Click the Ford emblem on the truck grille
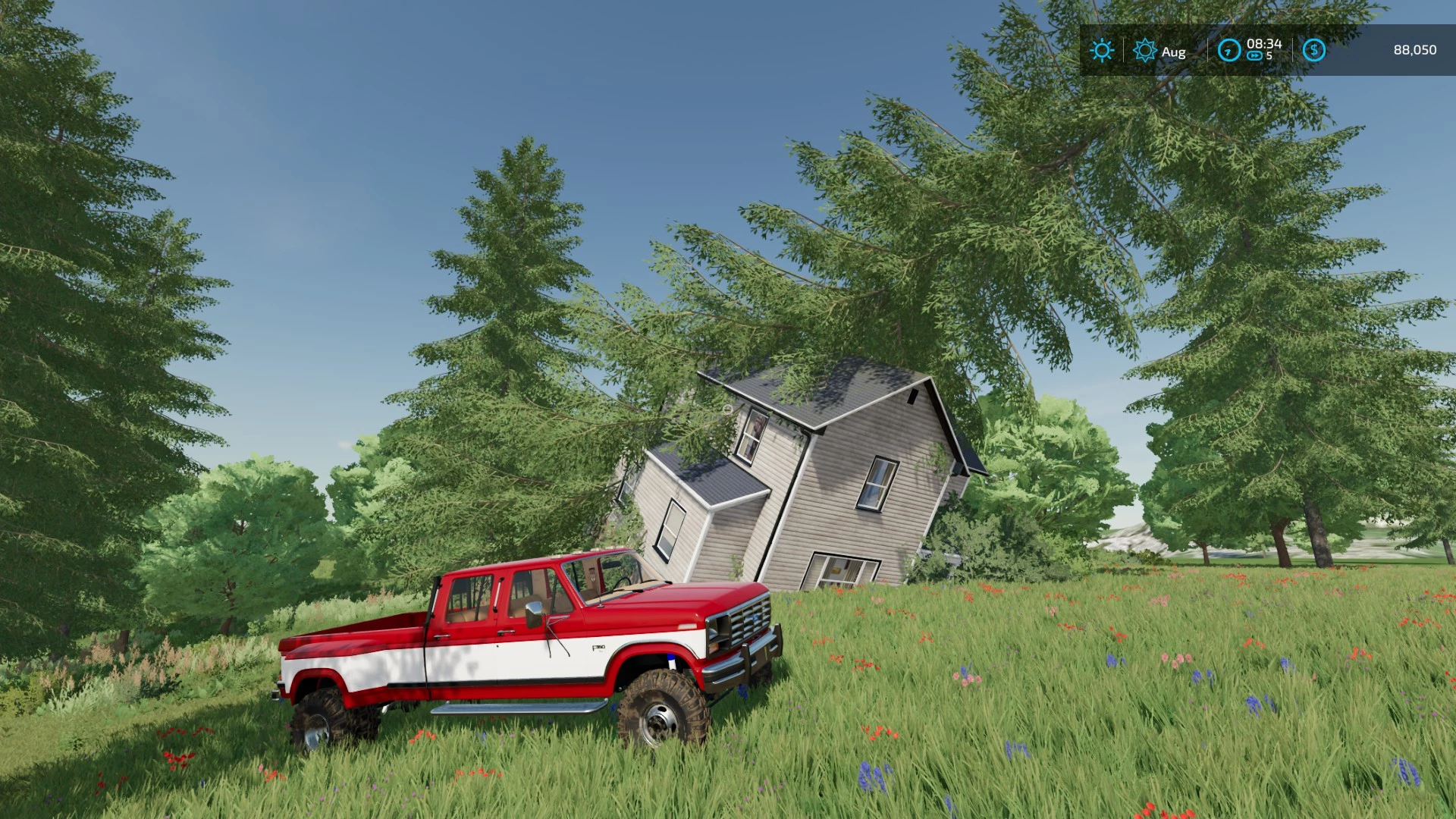Image resolution: width=1456 pixels, height=819 pixels. point(755,618)
